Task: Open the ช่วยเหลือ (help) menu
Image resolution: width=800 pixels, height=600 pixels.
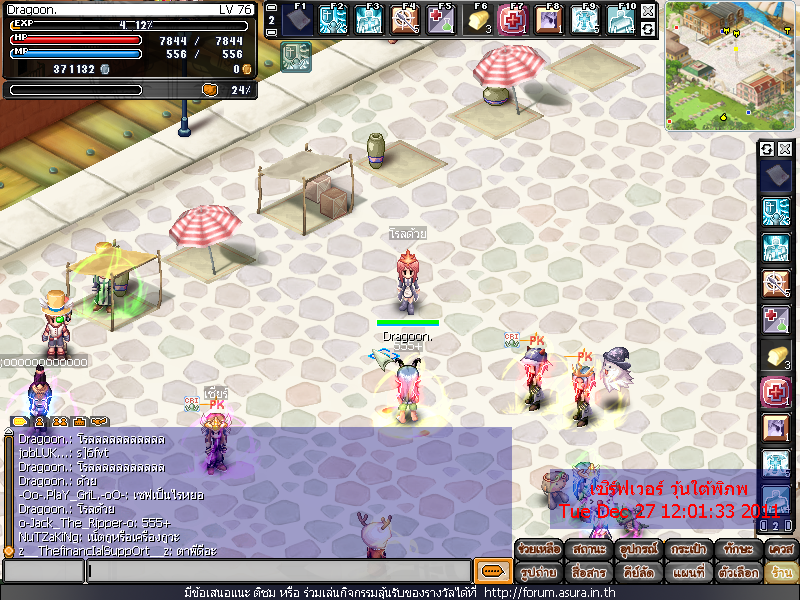Action: coord(538,550)
